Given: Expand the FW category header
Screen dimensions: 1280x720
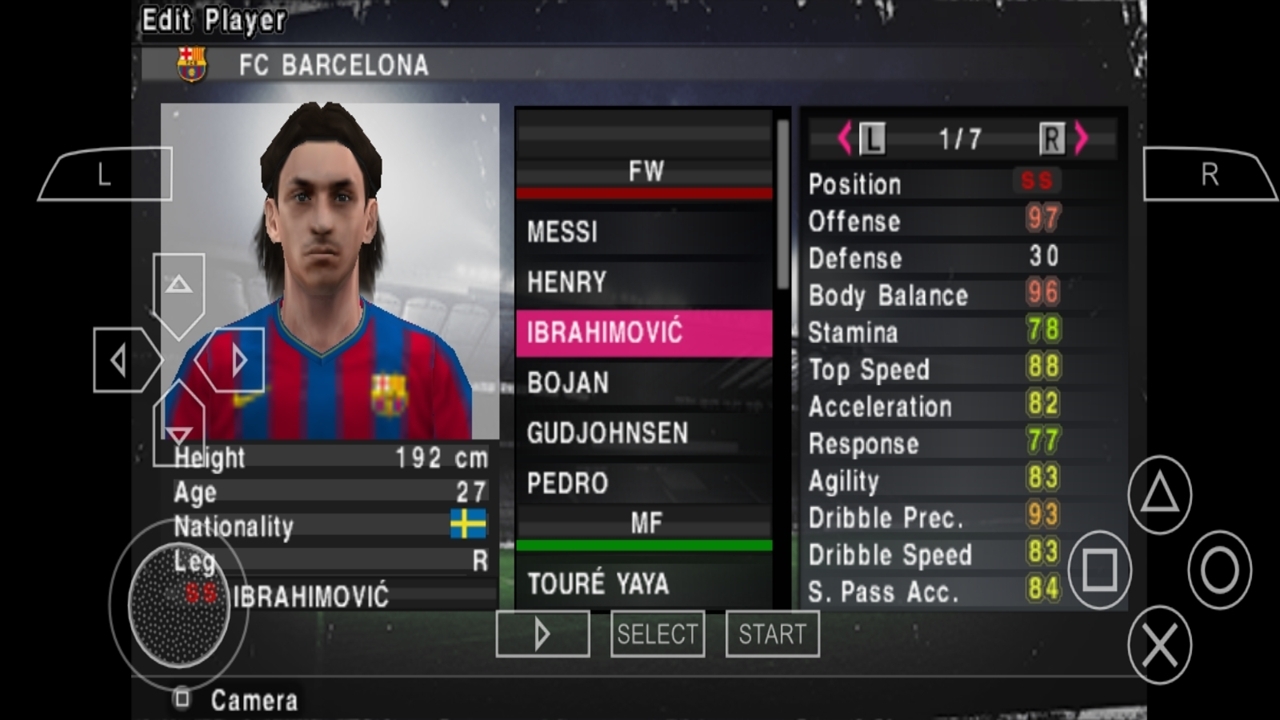Looking at the screenshot, I should pyautogui.click(x=645, y=172).
